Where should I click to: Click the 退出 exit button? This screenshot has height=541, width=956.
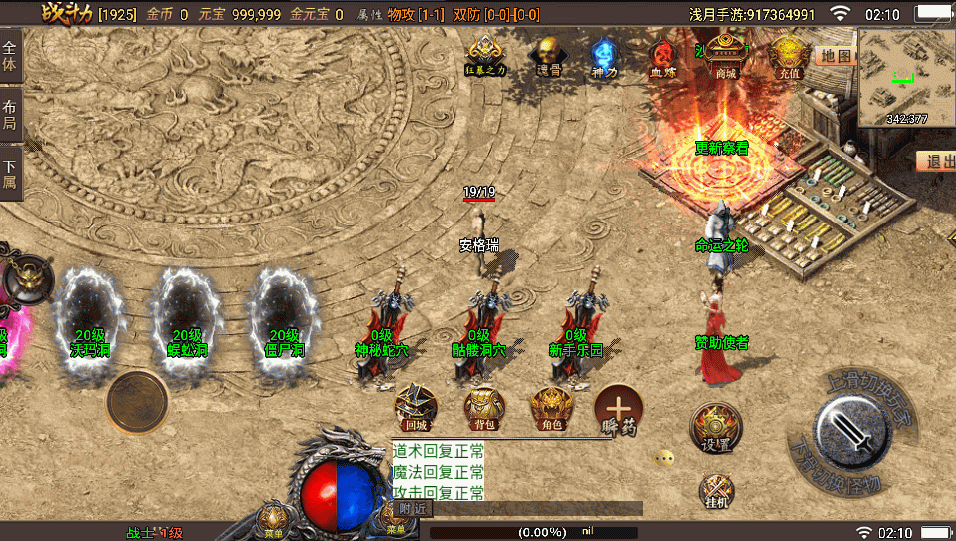click(937, 161)
